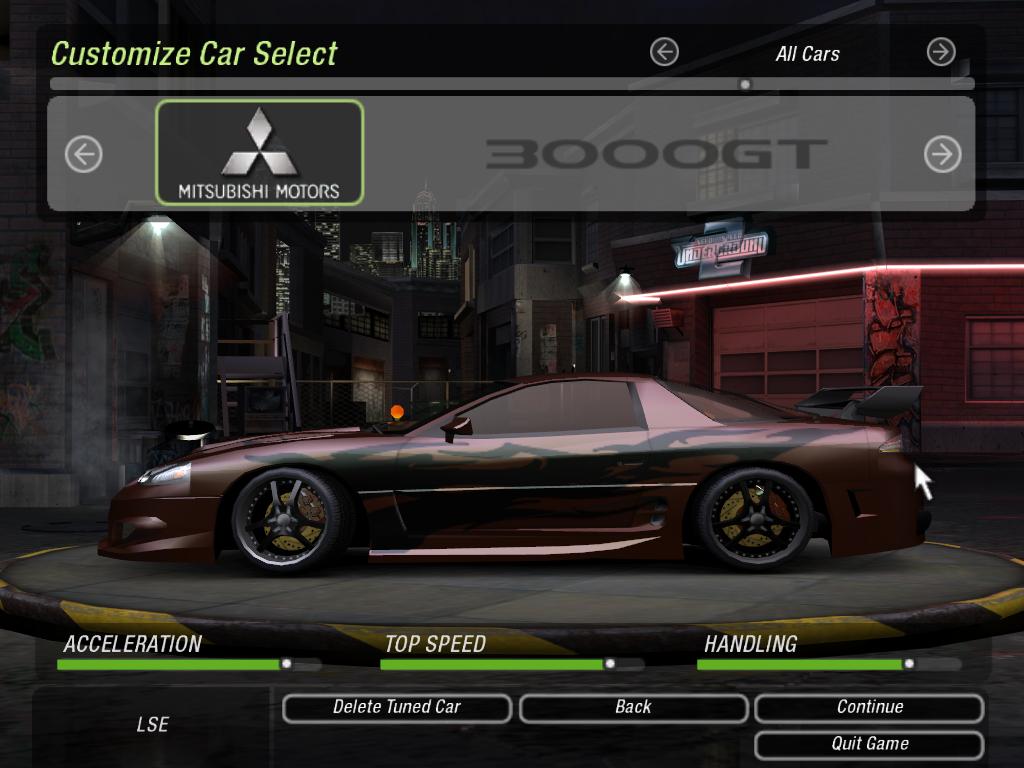The width and height of the screenshot is (1024, 768).
Task: Continue with the selected 3000GT
Action: (869, 708)
